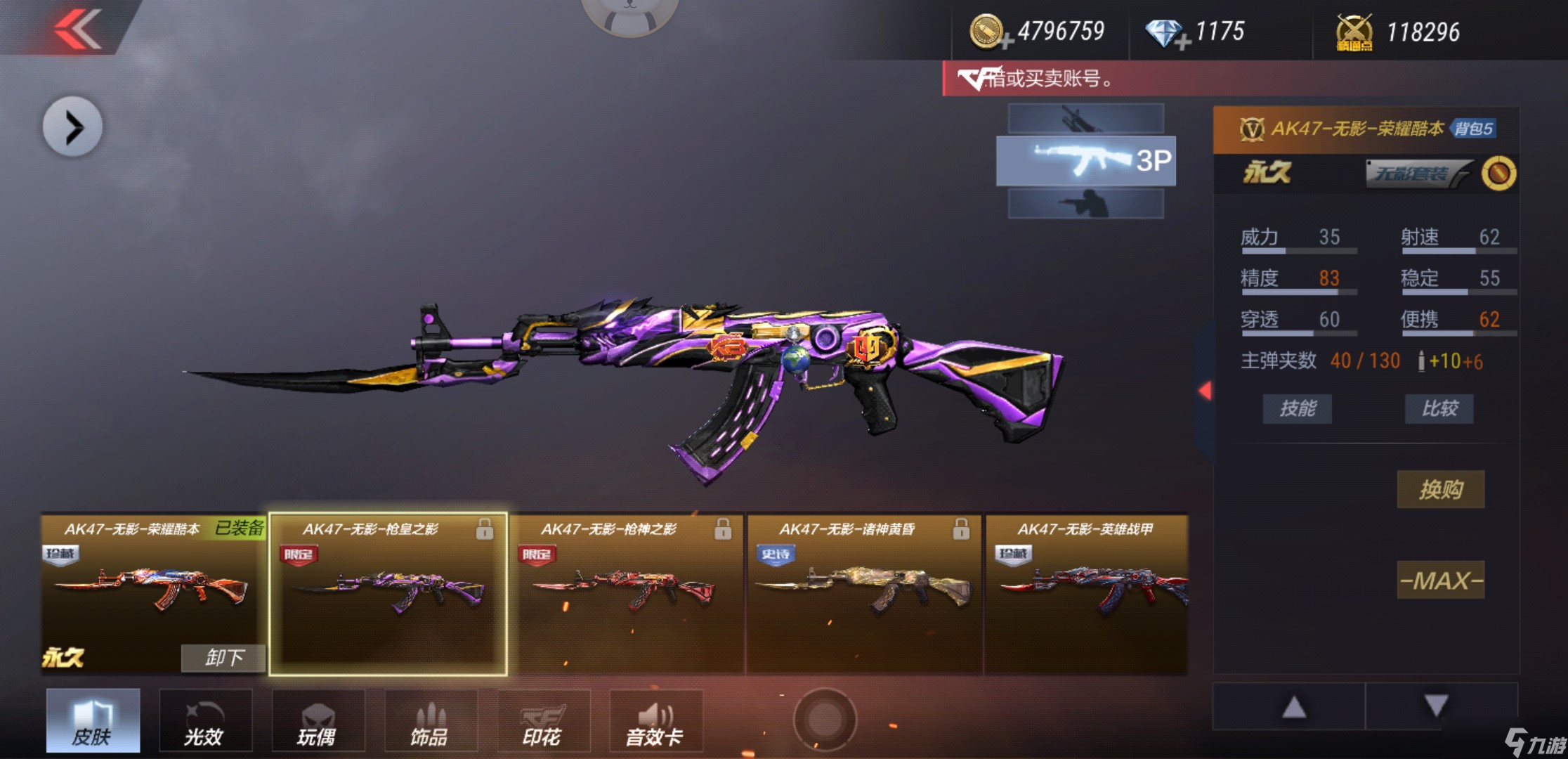Select the AK47-无影-枪皇之影 skin card
Image resolution: width=1568 pixels, height=759 pixels.
click(388, 595)
